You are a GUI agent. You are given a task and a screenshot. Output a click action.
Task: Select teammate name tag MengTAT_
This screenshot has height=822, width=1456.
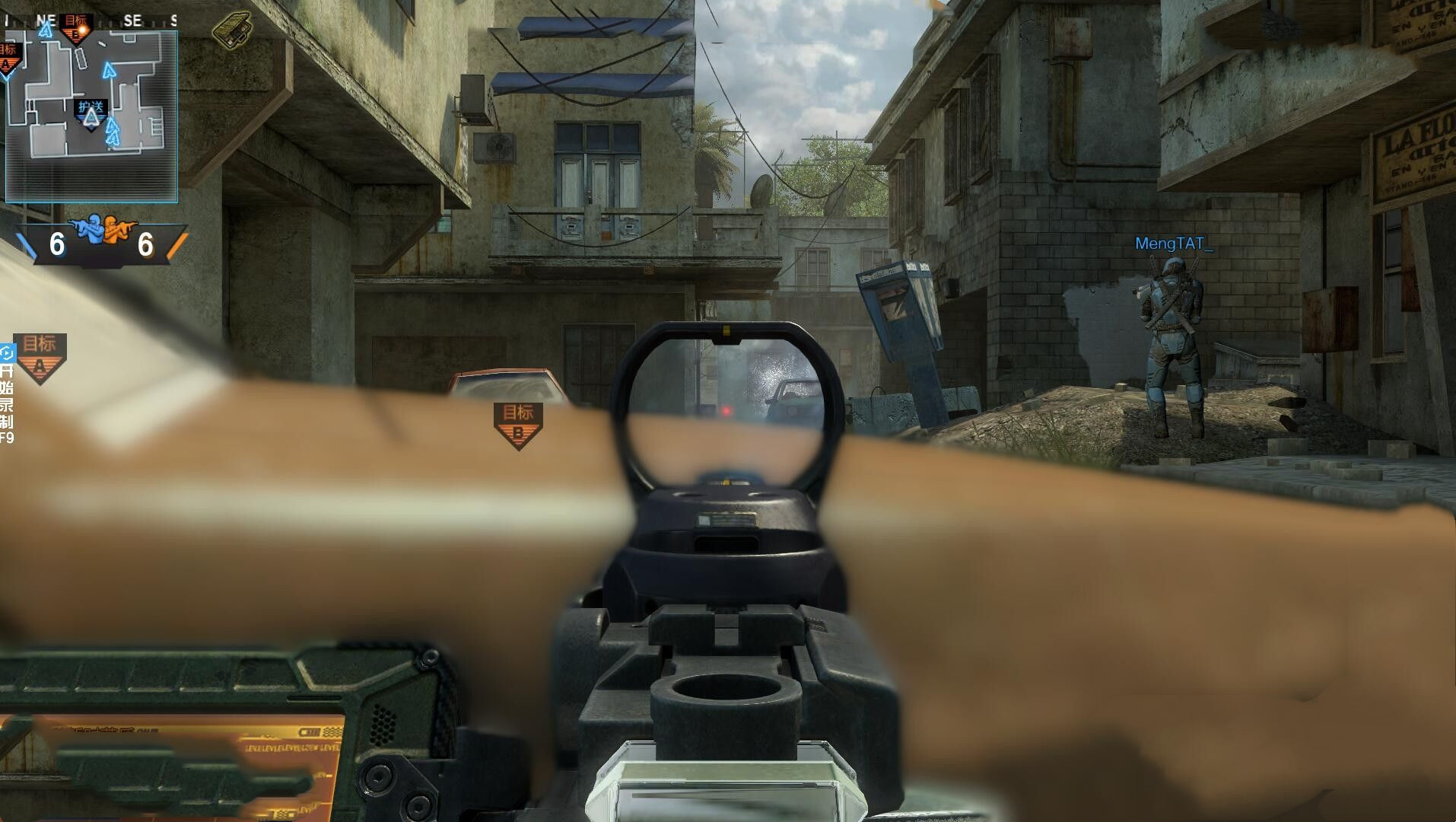1173,244
